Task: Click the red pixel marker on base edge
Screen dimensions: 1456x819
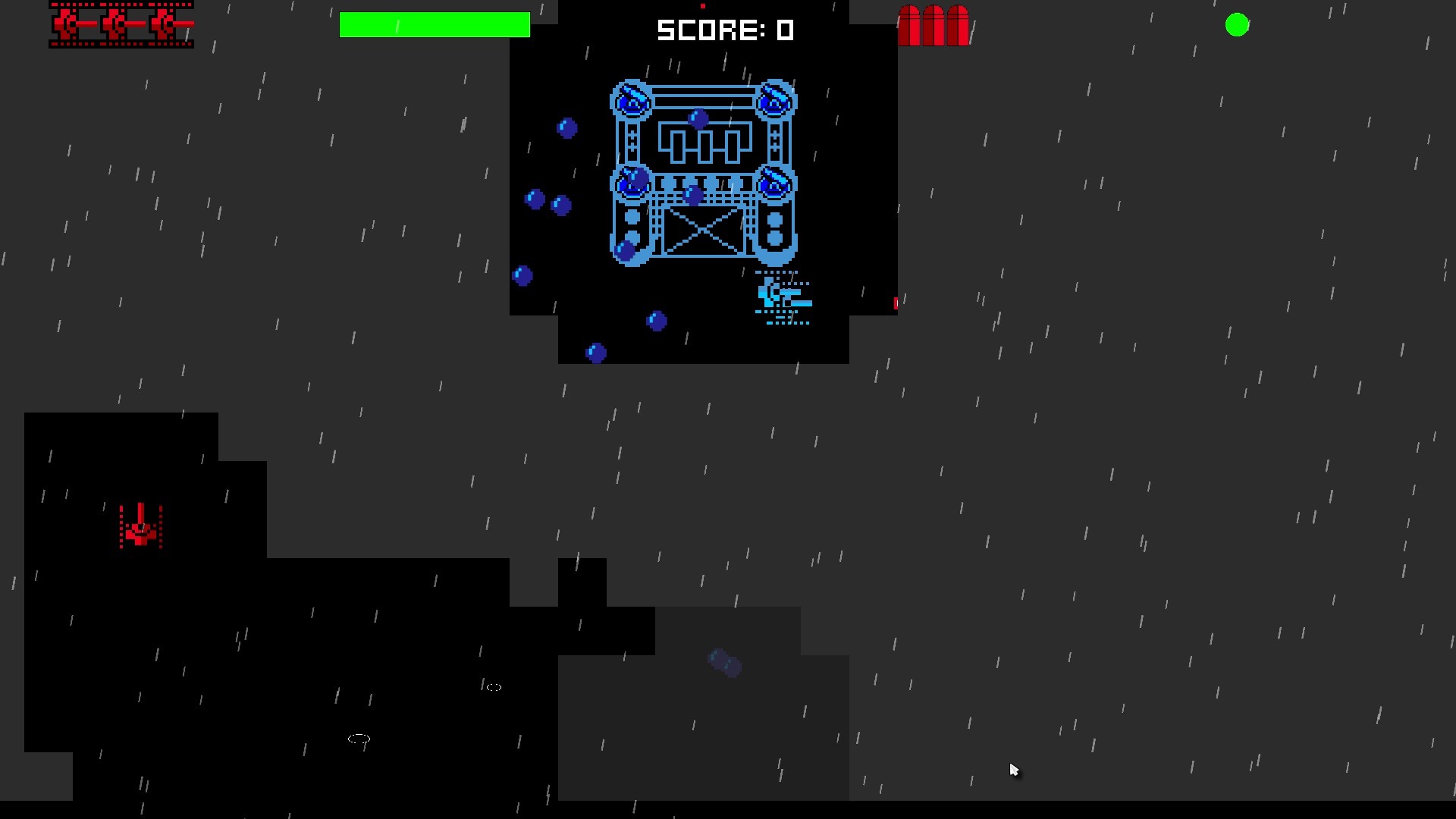Action: pyautogui.click(x=895, y=303)
